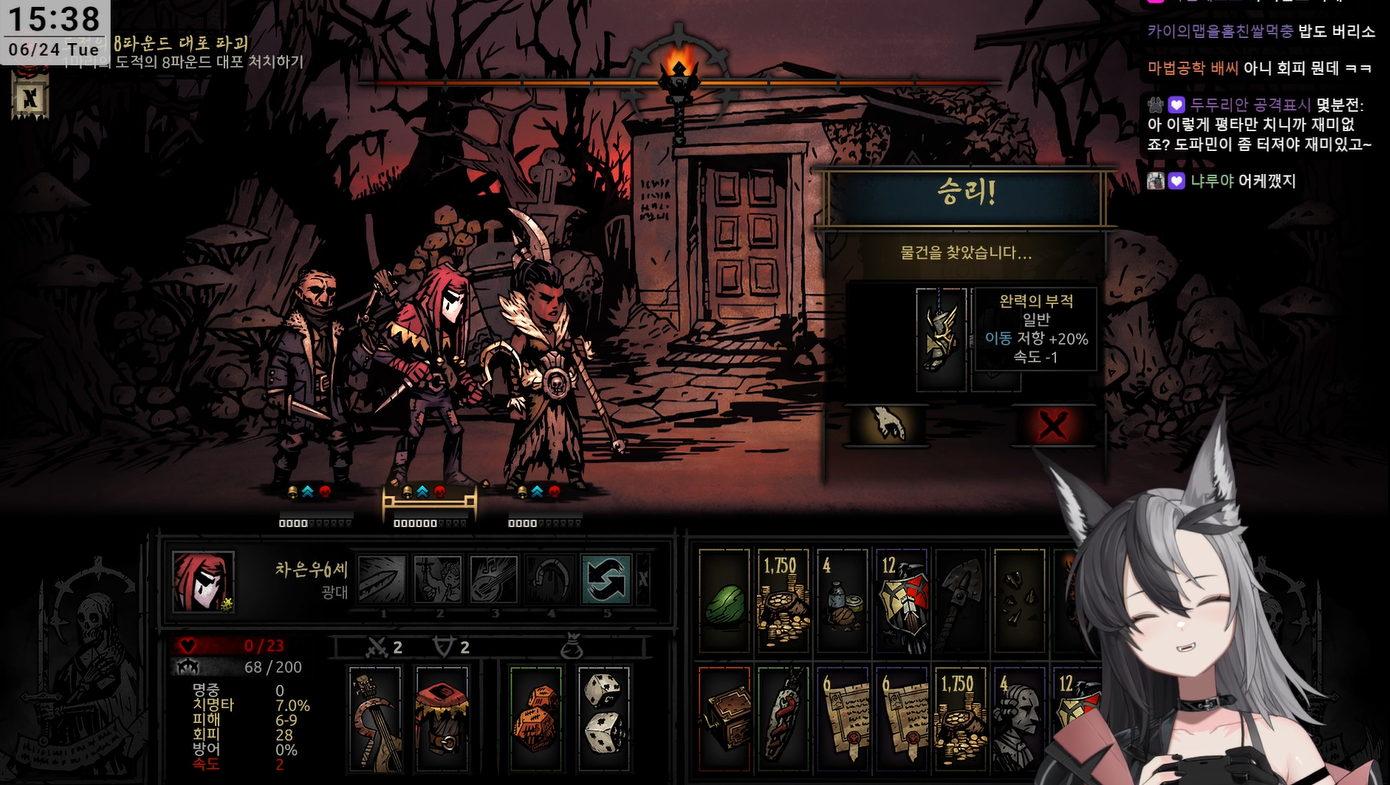Select the winged amulet trinket in loot
Image resolution: width=1390 pixels, height=785 pixels.
tap(941, 340)
